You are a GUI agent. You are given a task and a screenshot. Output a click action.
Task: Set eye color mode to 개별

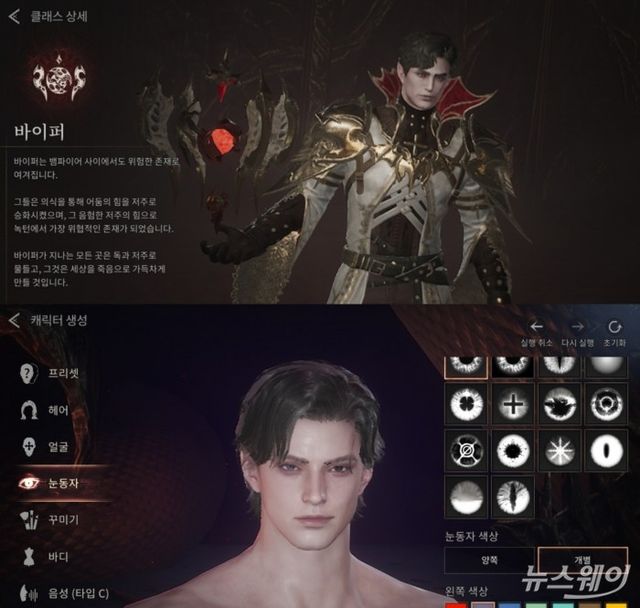[583, 562]
